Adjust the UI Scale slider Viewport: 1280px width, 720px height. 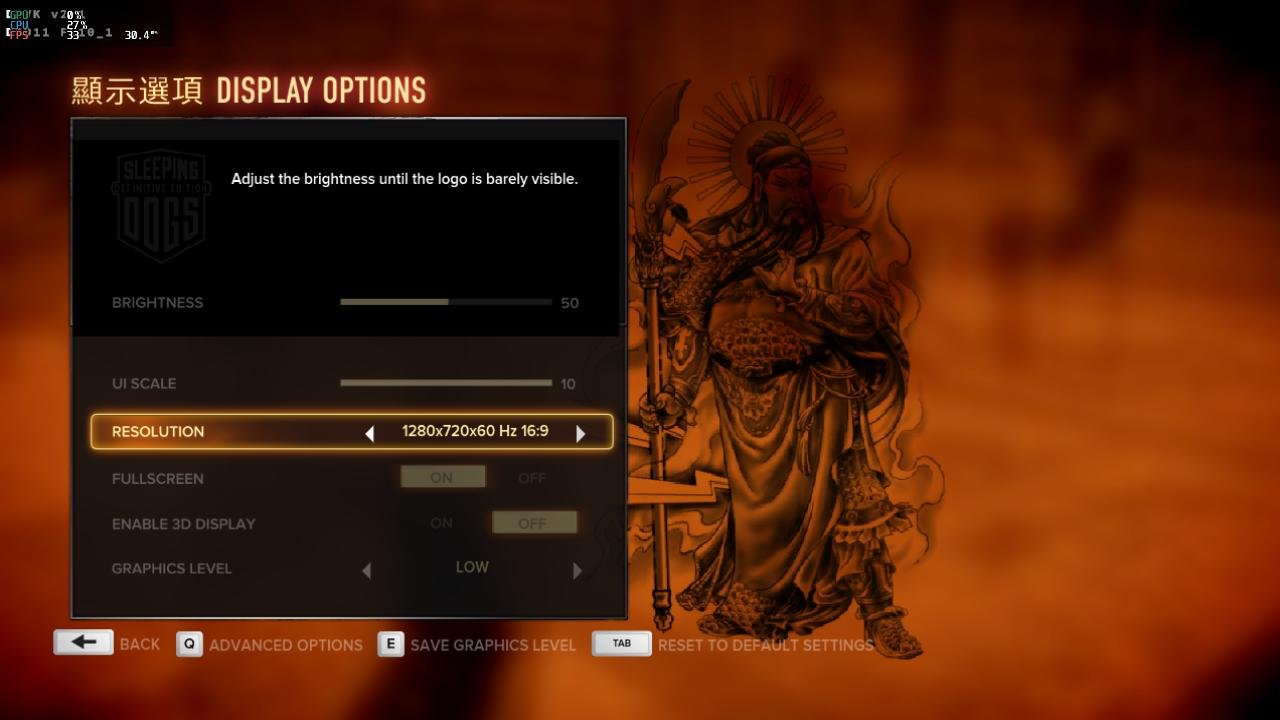(446, 383)
